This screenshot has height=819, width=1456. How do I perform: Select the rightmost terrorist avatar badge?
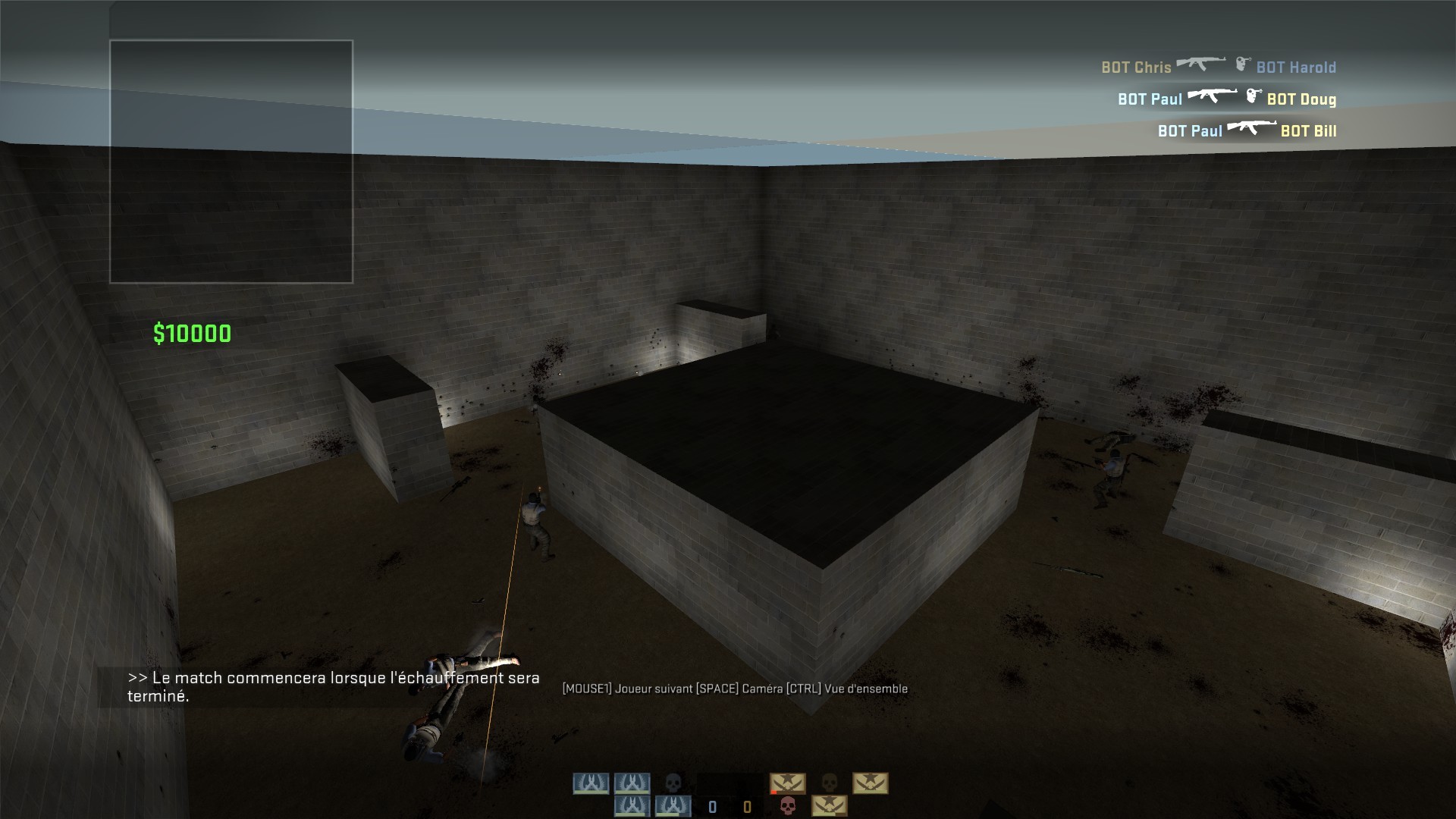click(x=872, y=783)
